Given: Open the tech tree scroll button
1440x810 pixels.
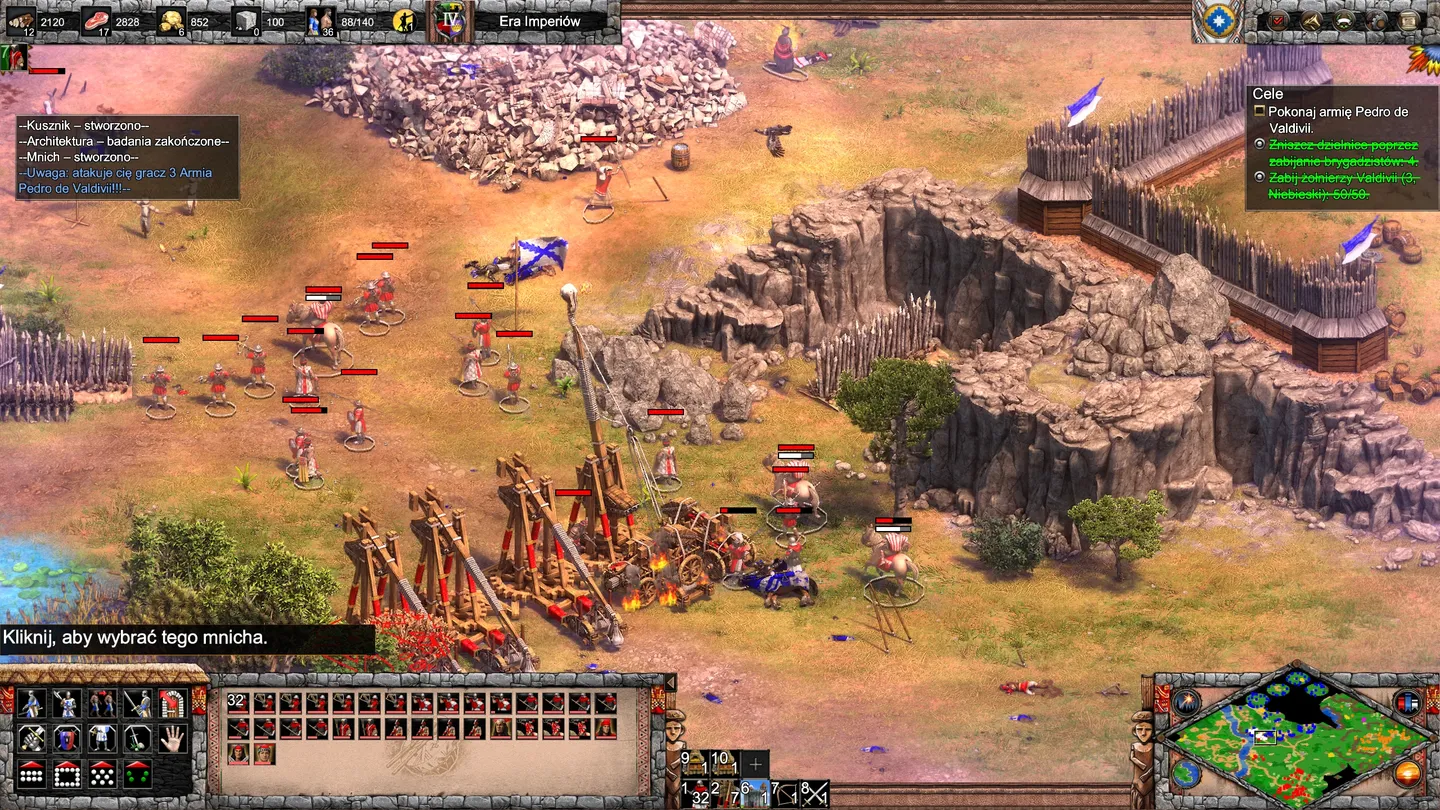Looking at the screenshot, I should [1409, 20].
